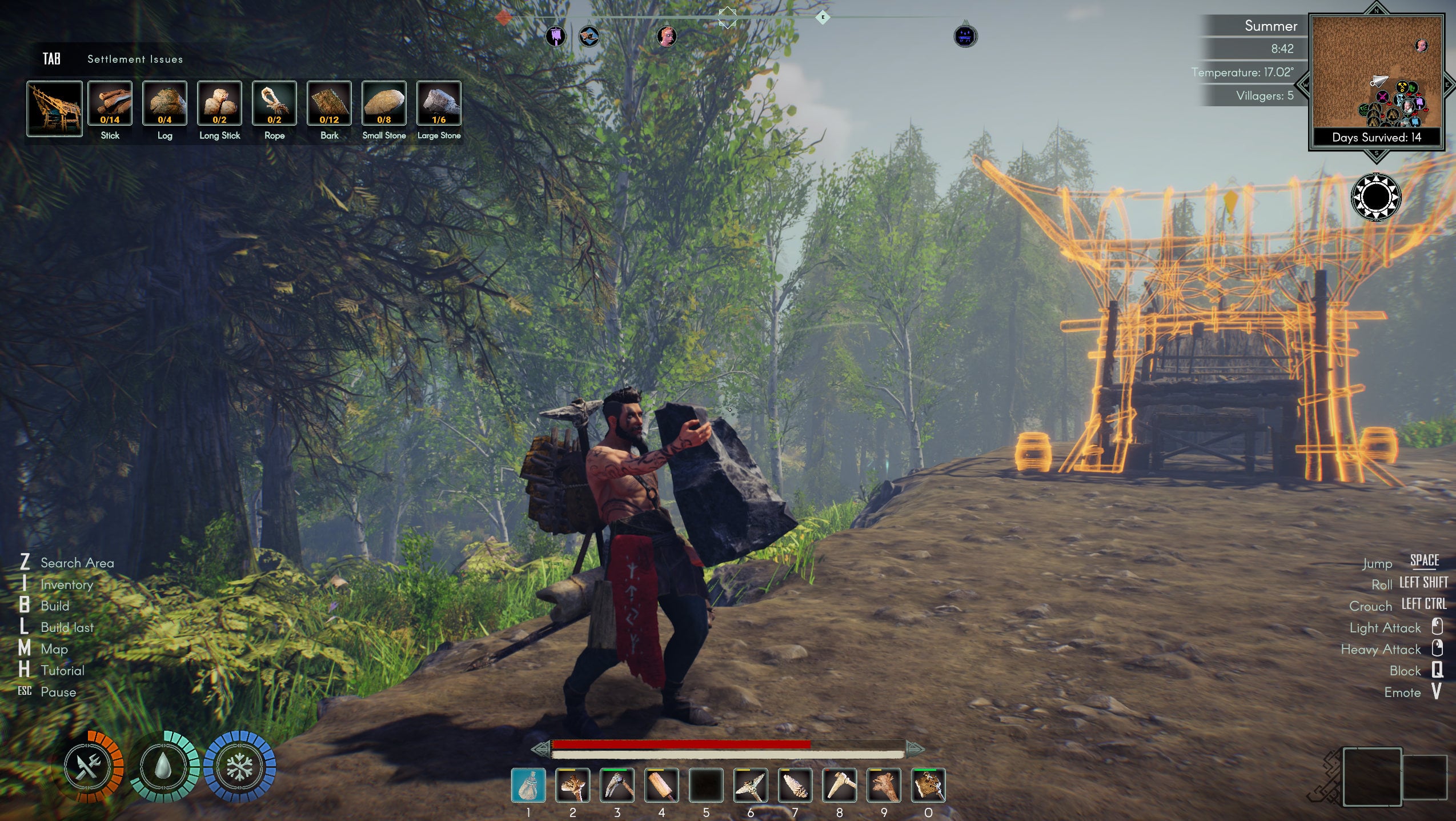Click the Stick requirement slot

(x=110, y=103)
